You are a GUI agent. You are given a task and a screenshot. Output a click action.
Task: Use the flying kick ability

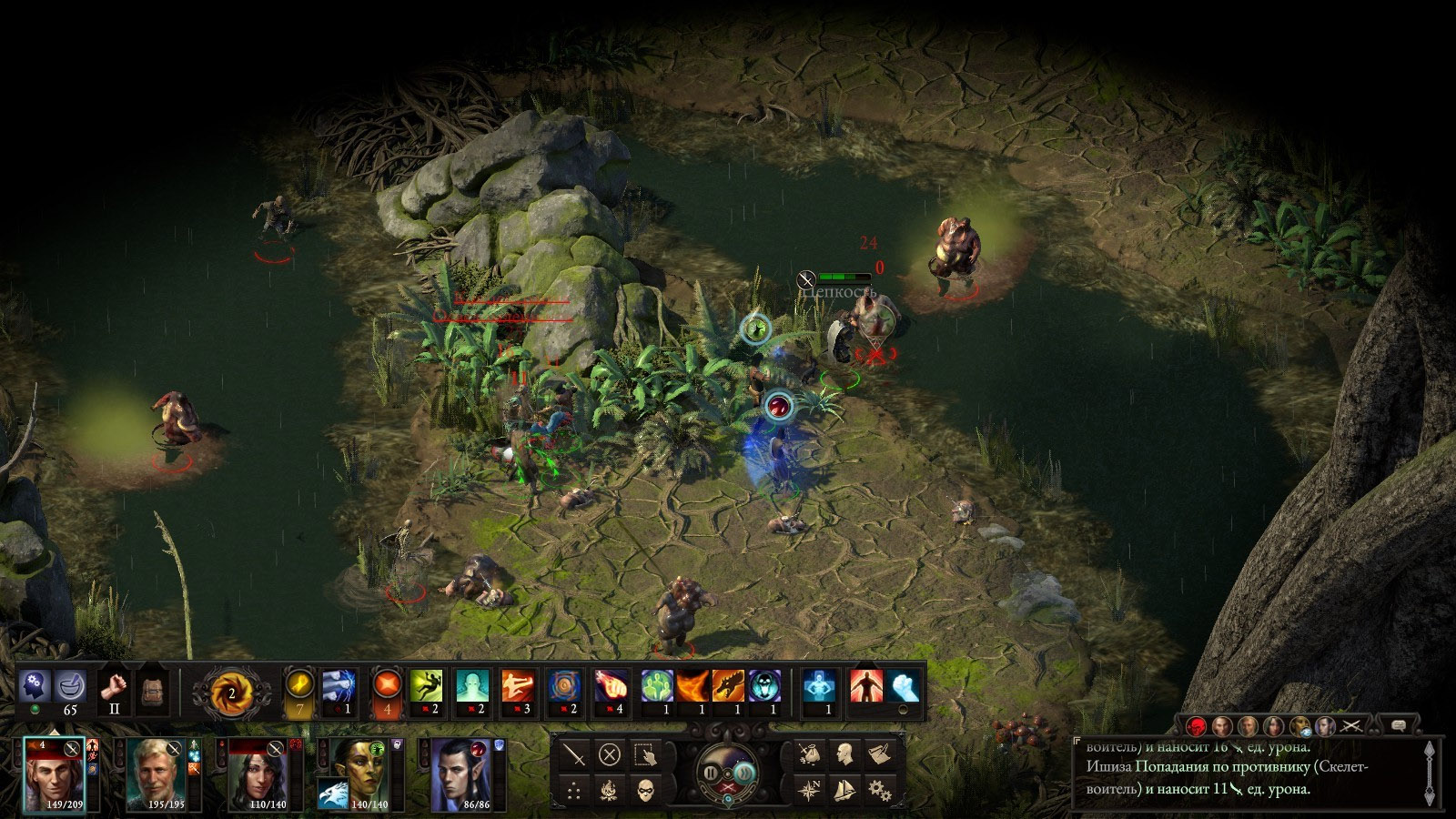tap(518, 685)
